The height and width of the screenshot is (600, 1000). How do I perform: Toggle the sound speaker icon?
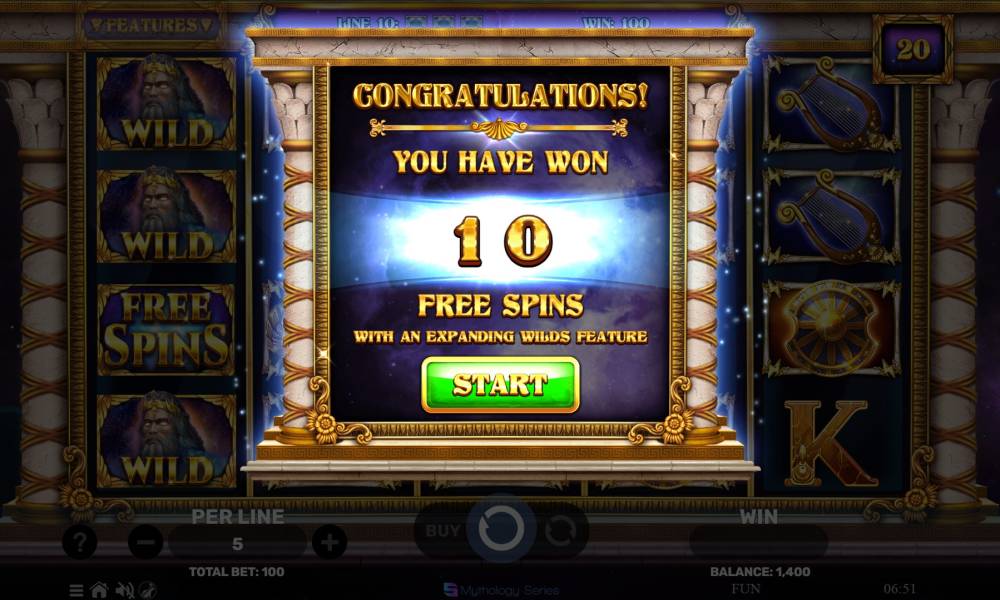pos(125,590)
